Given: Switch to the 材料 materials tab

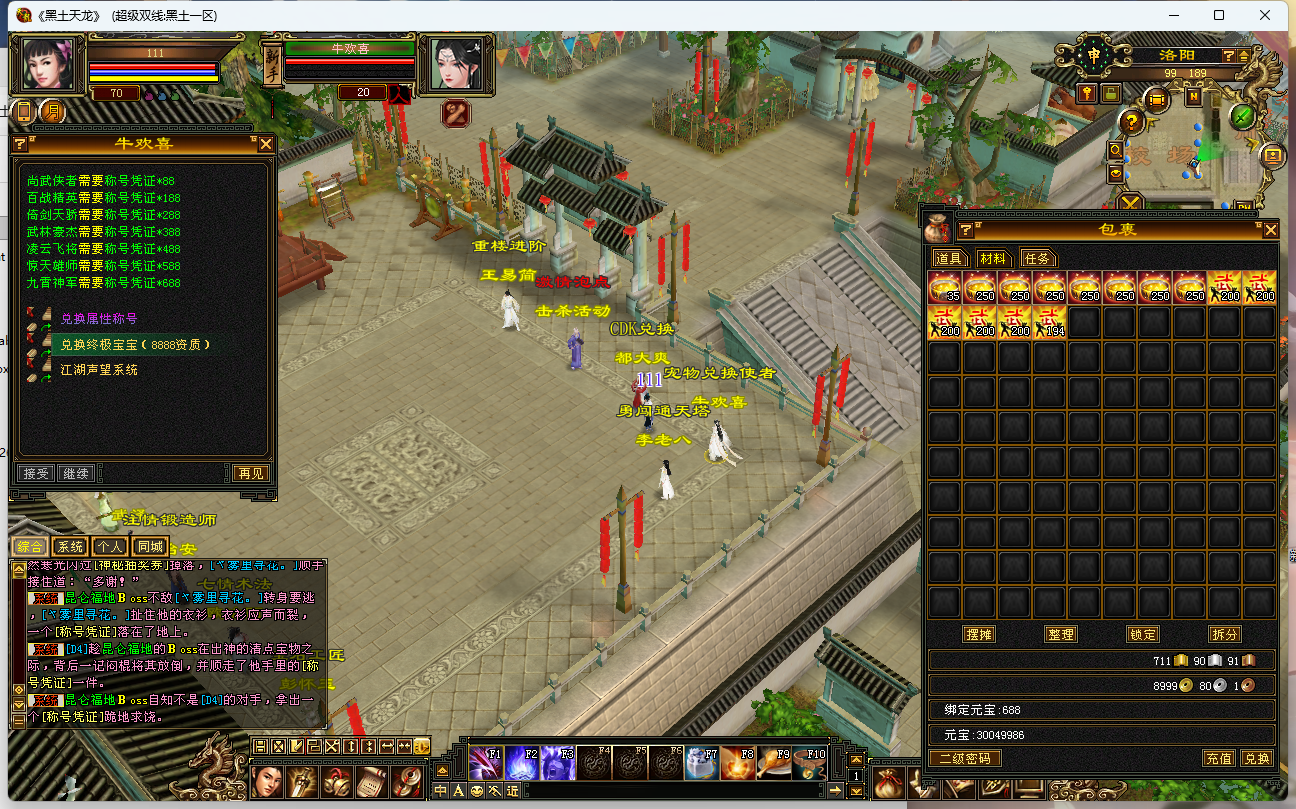Looking at the screenshot, I should (x=992, y=258).
